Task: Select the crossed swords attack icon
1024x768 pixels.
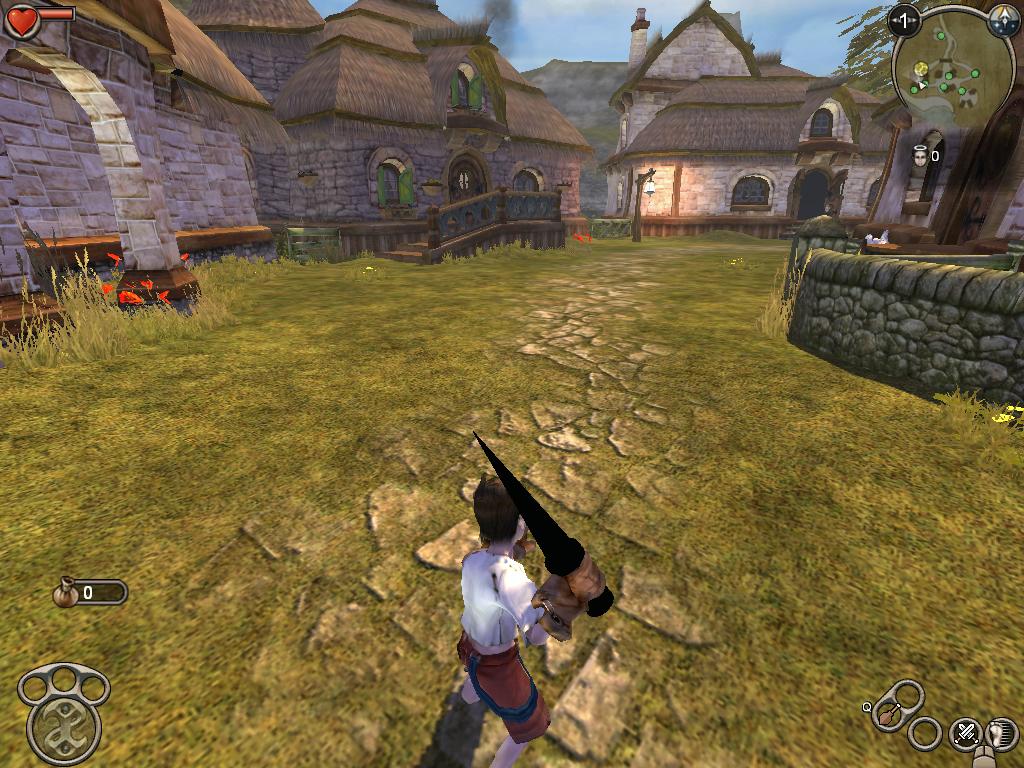Action: [x=964, y=733]
